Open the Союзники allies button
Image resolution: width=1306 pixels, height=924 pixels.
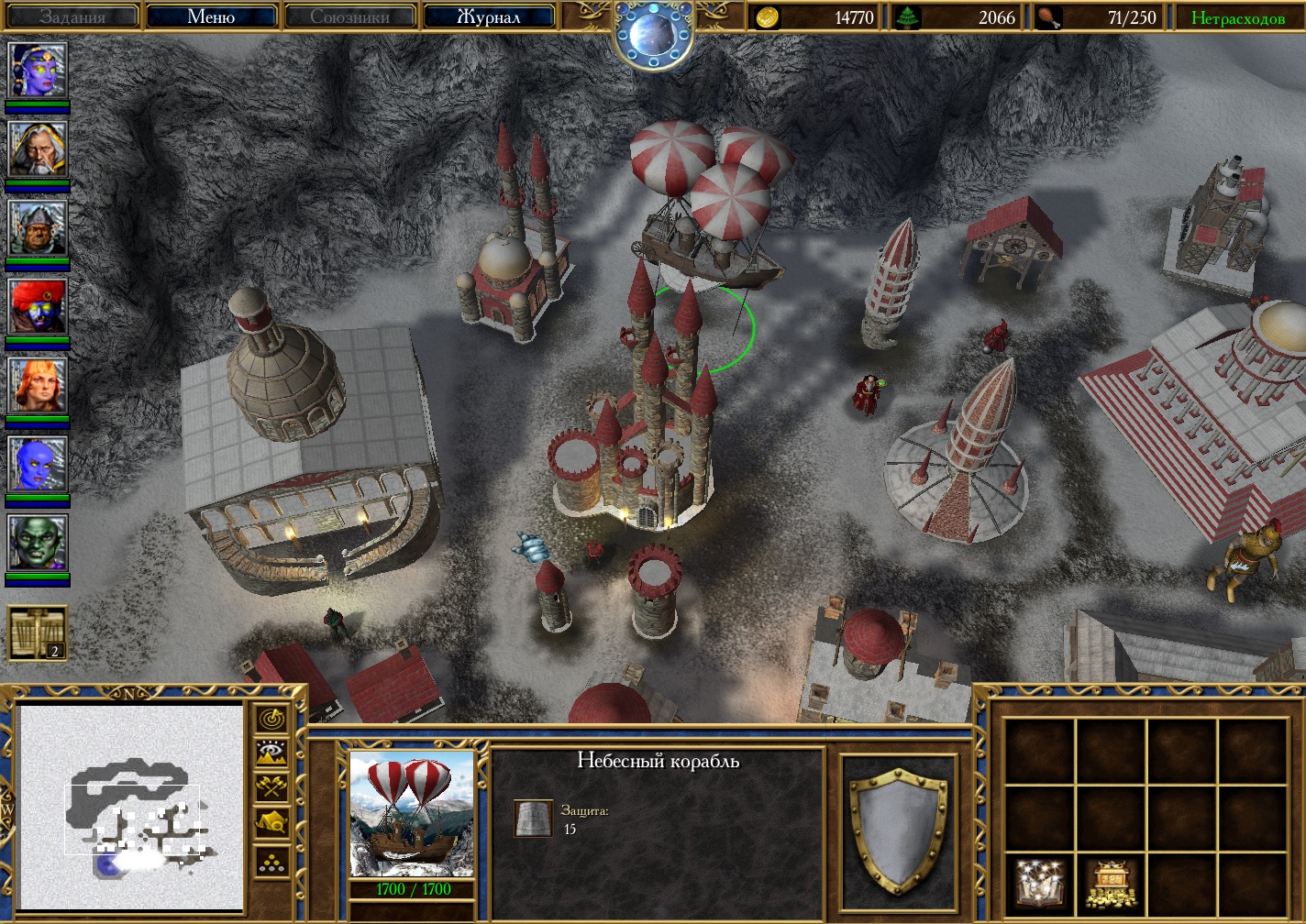[x=349, y=16]
